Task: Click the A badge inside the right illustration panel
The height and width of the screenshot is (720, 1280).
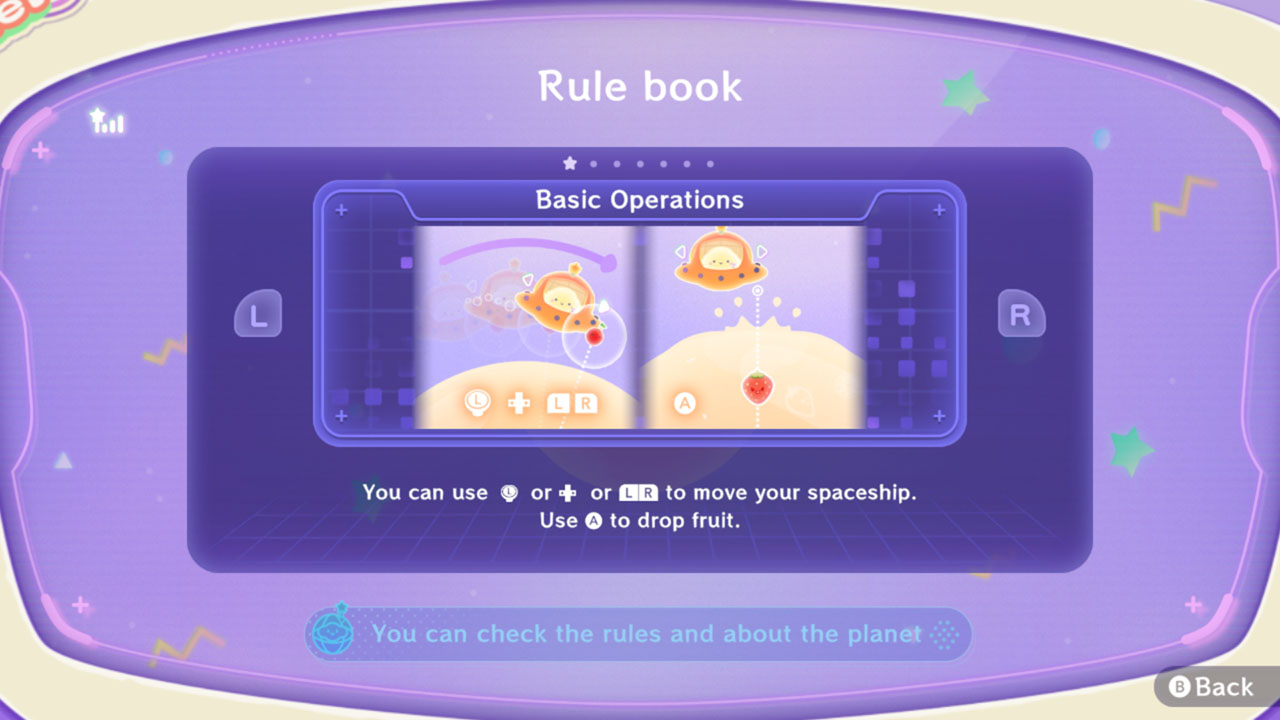Action: 686,404
